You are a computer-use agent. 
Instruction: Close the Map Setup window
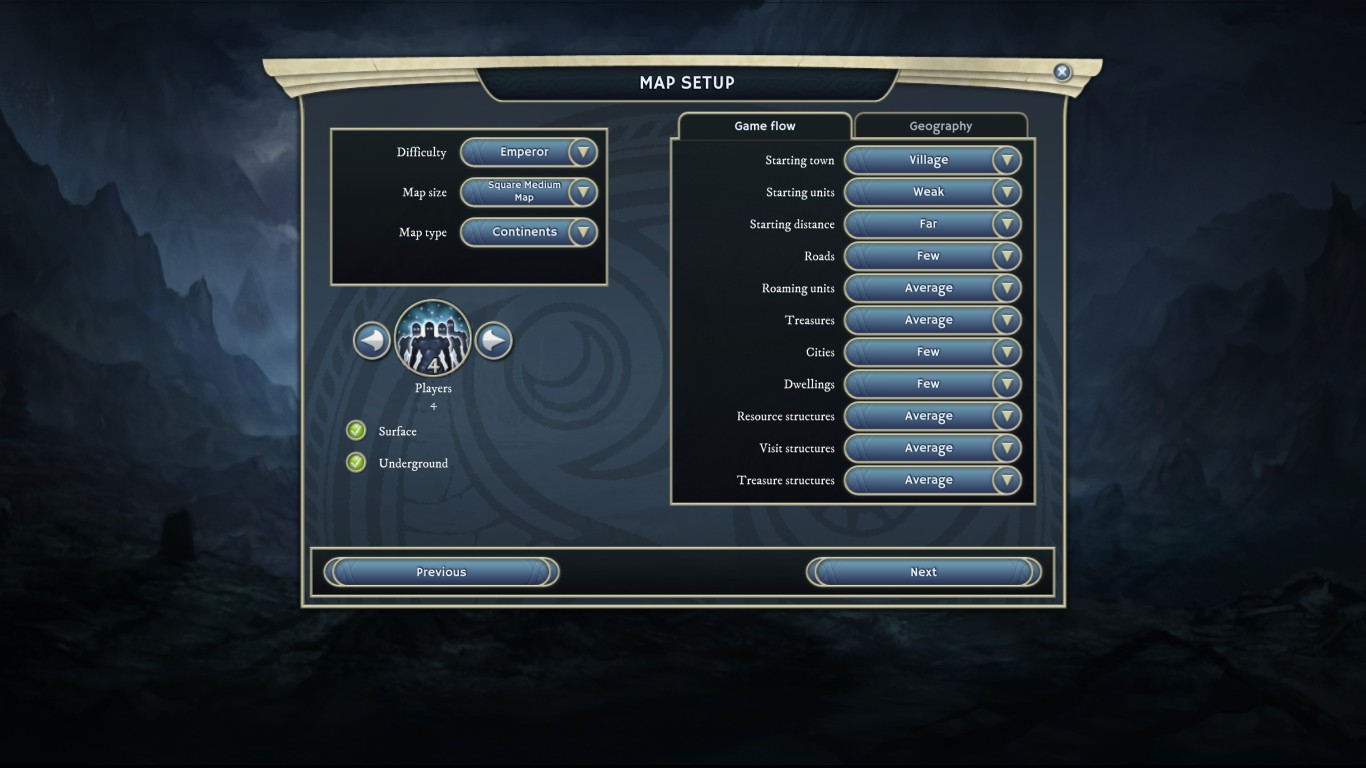tap(1062, 72)
